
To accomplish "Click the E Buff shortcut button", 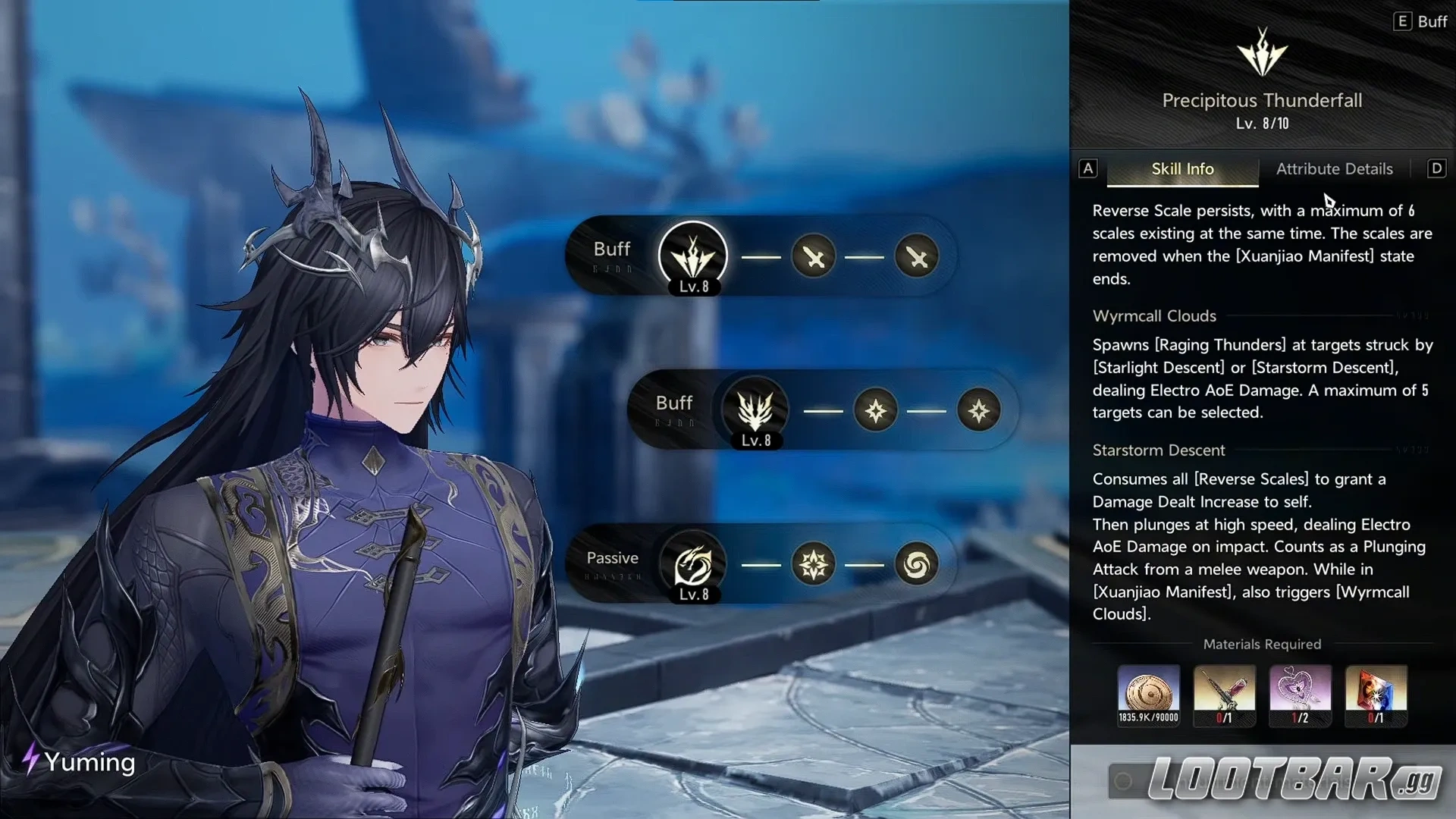I will tap(1421, 21).
